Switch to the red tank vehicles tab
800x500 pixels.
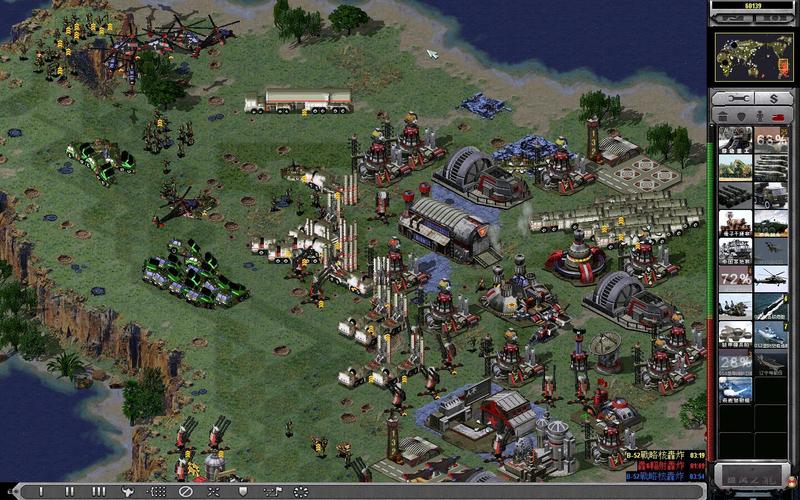[778, 116]
